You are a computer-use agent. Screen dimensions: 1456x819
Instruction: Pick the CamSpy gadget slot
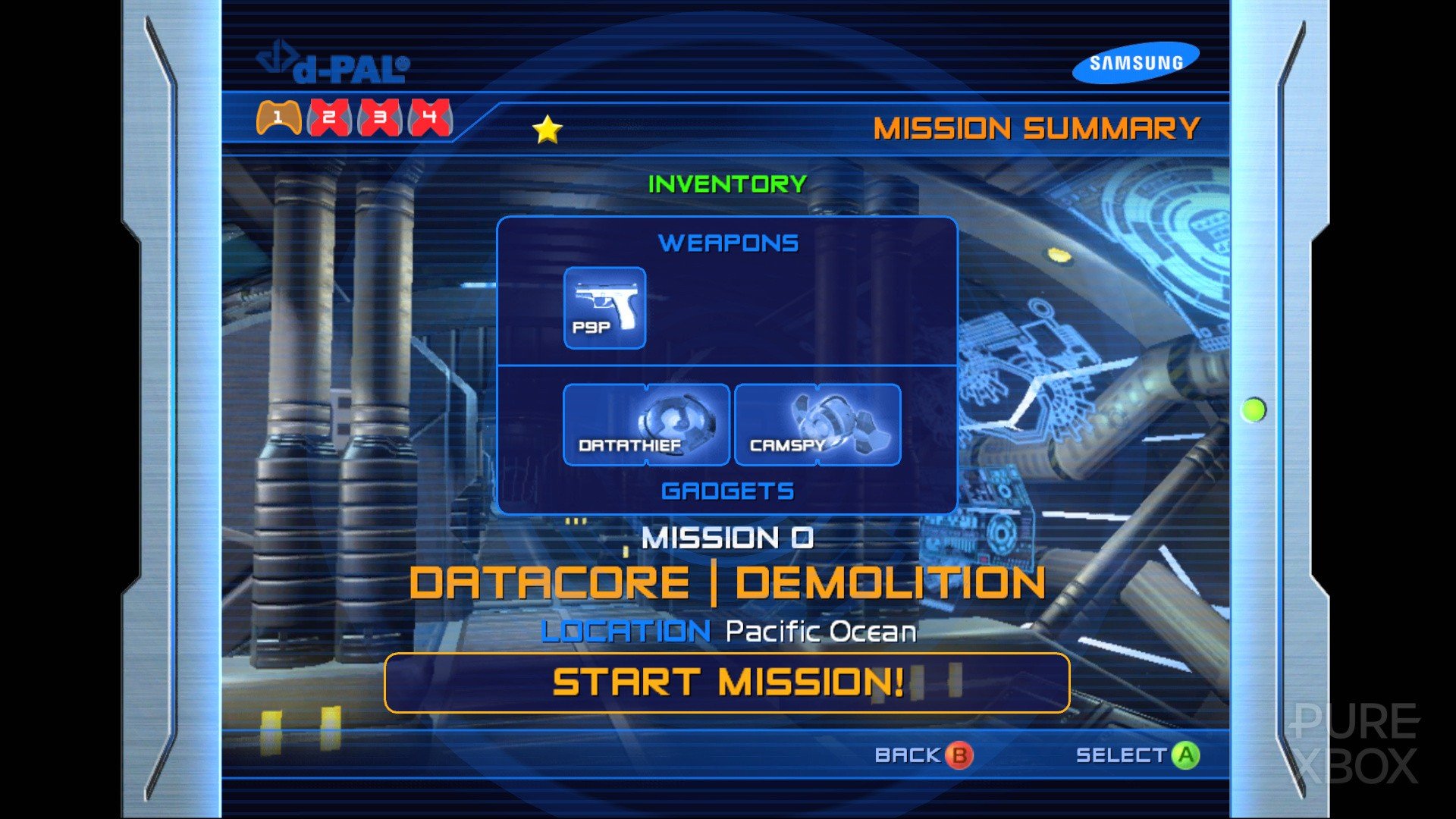point(817,425)
